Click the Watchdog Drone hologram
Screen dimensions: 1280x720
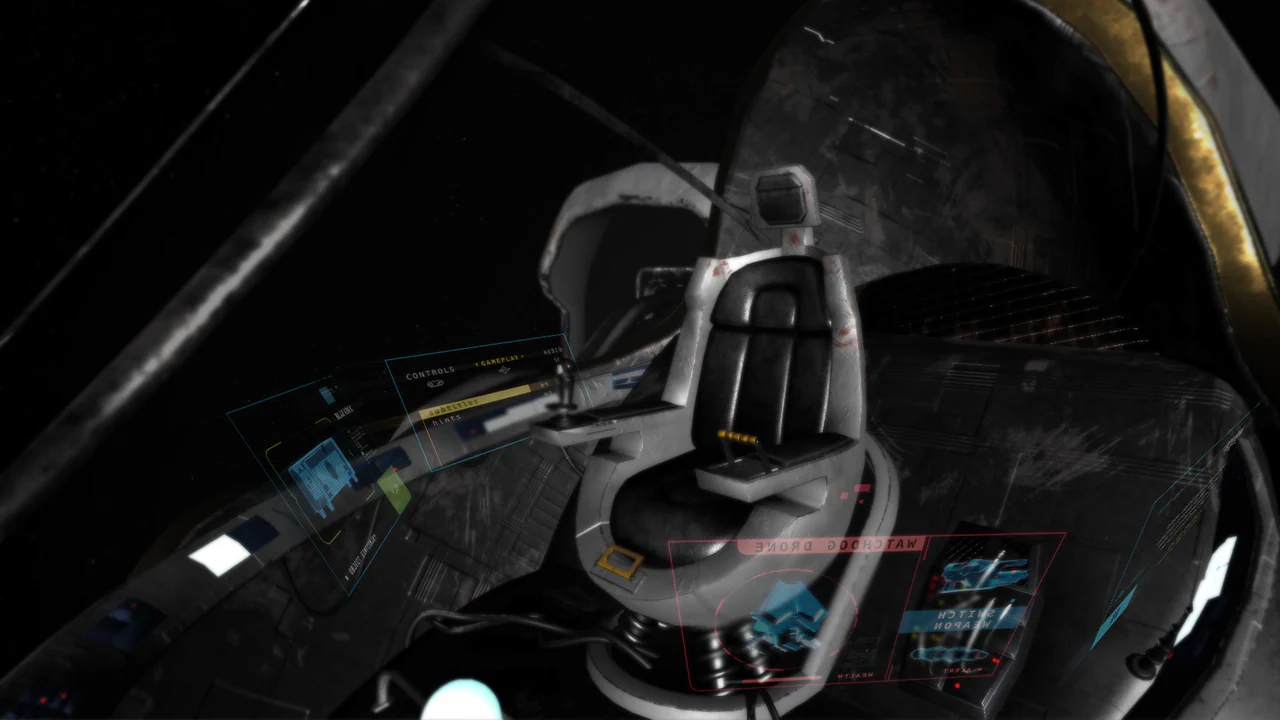(788, 613)
